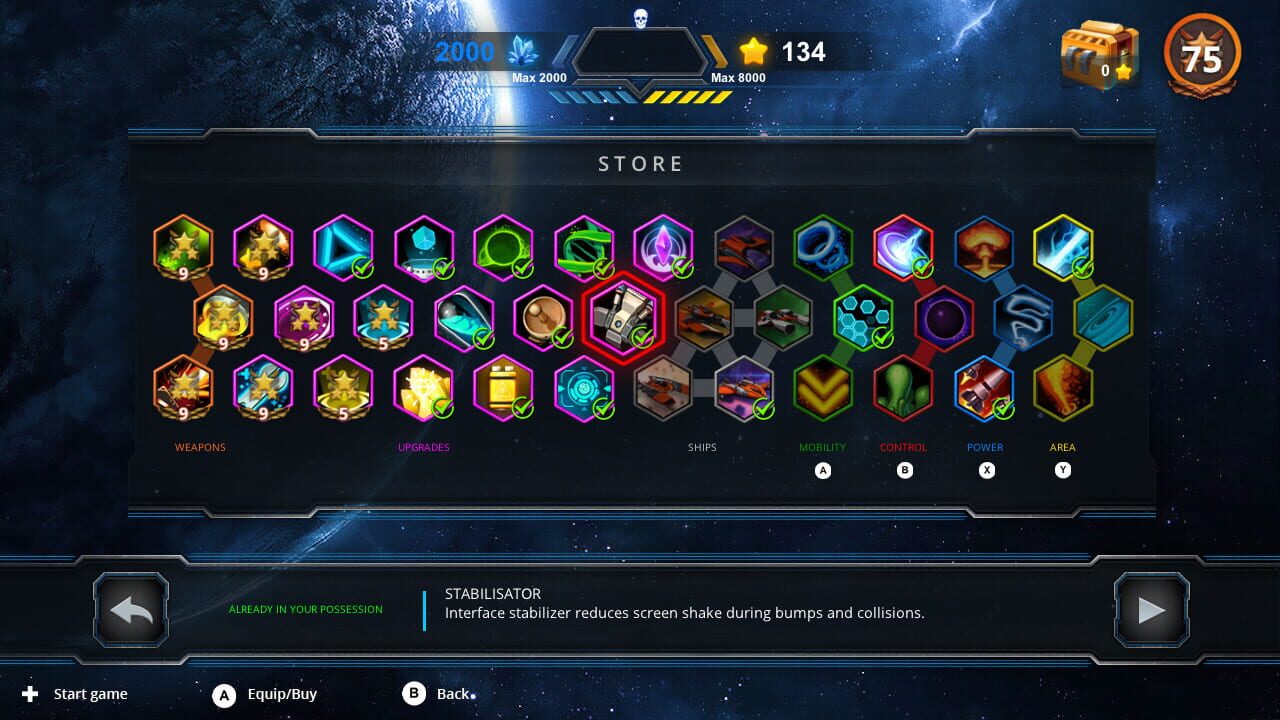Select the rocket icon under Power
The width and height of the screenshot is (1280, 720).
[x=984, y=389]
